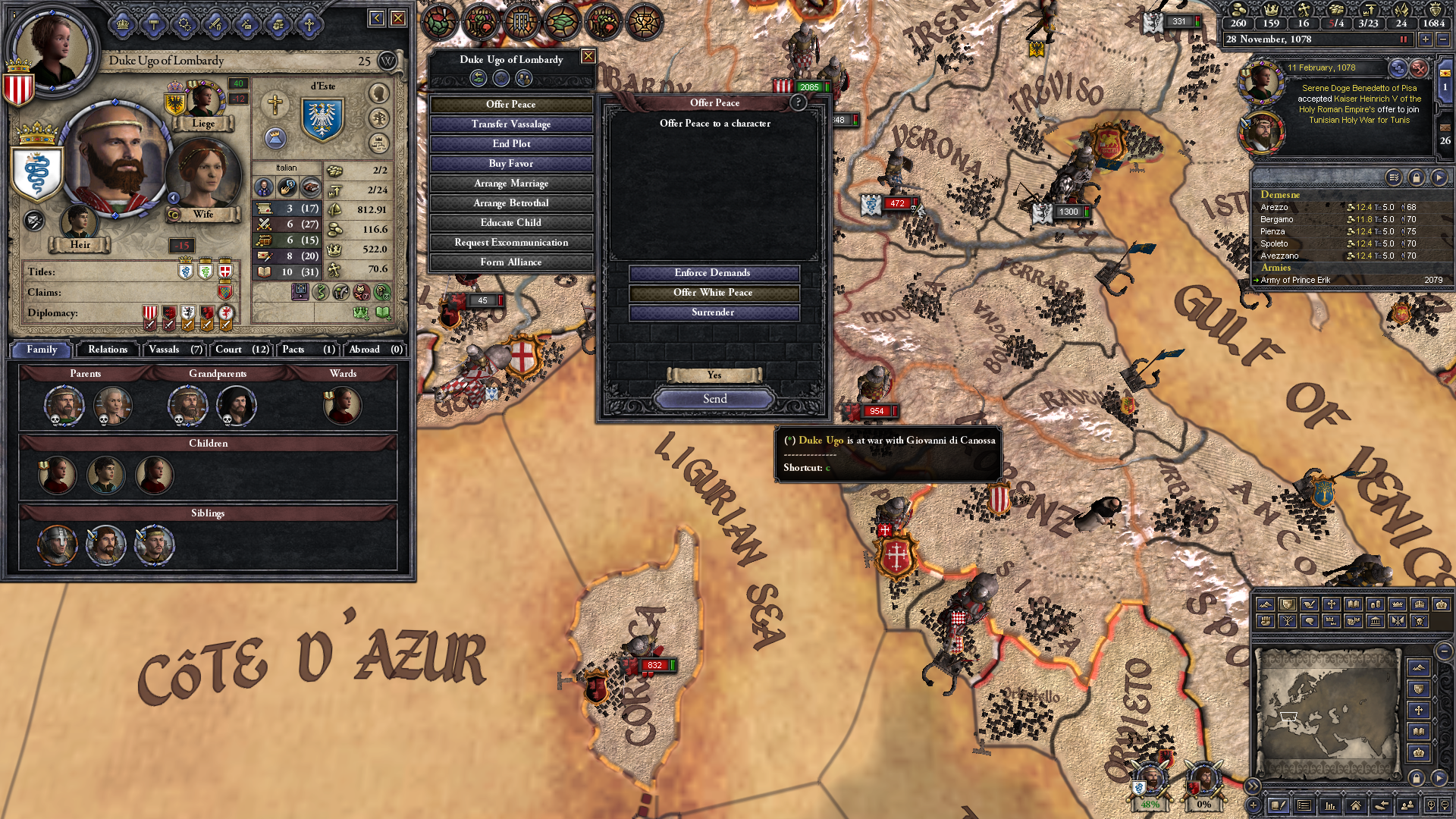The height and width of the screenshot is (819, 1456).
Task: Collapse the outliner panel
Action: coord(1439,177)
